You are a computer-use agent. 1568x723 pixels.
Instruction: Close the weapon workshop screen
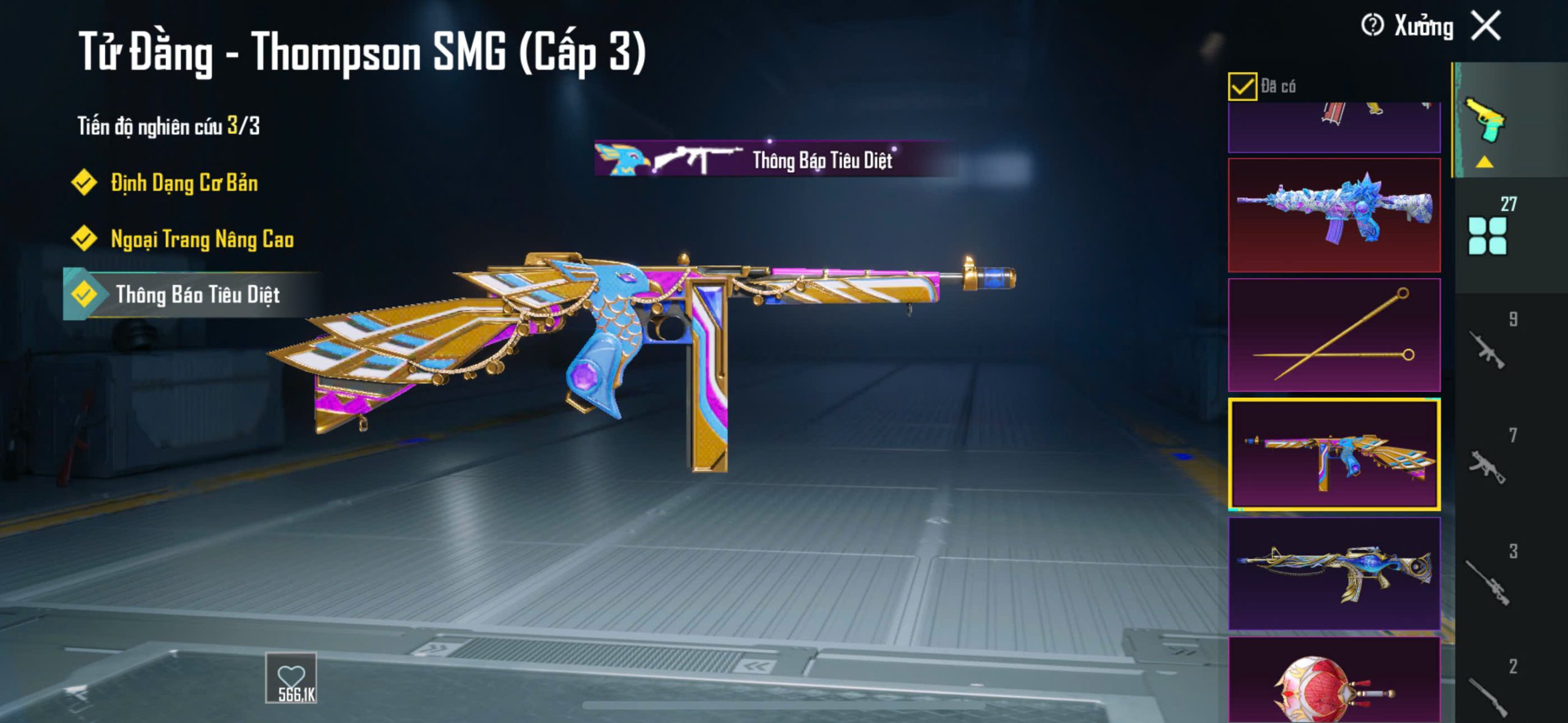tap(1486, 26)
